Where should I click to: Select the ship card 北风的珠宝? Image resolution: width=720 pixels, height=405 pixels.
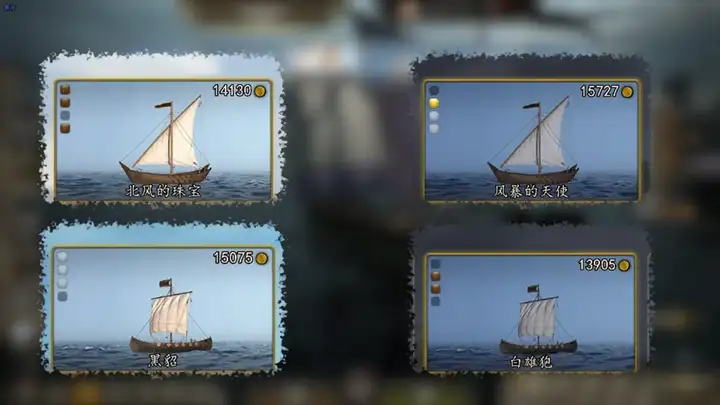click(163, 140)
